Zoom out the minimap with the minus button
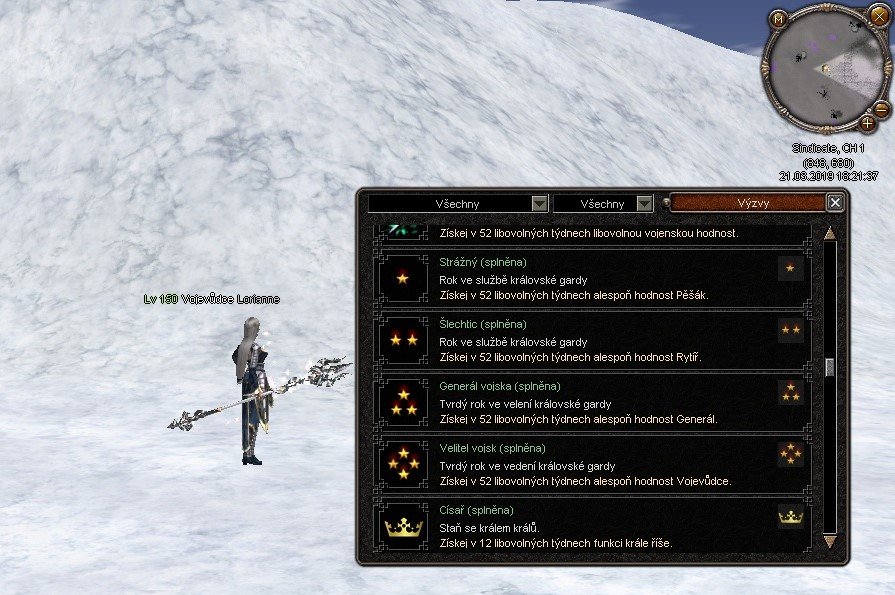This screenshot has height=595, width=895. point(881,108)
